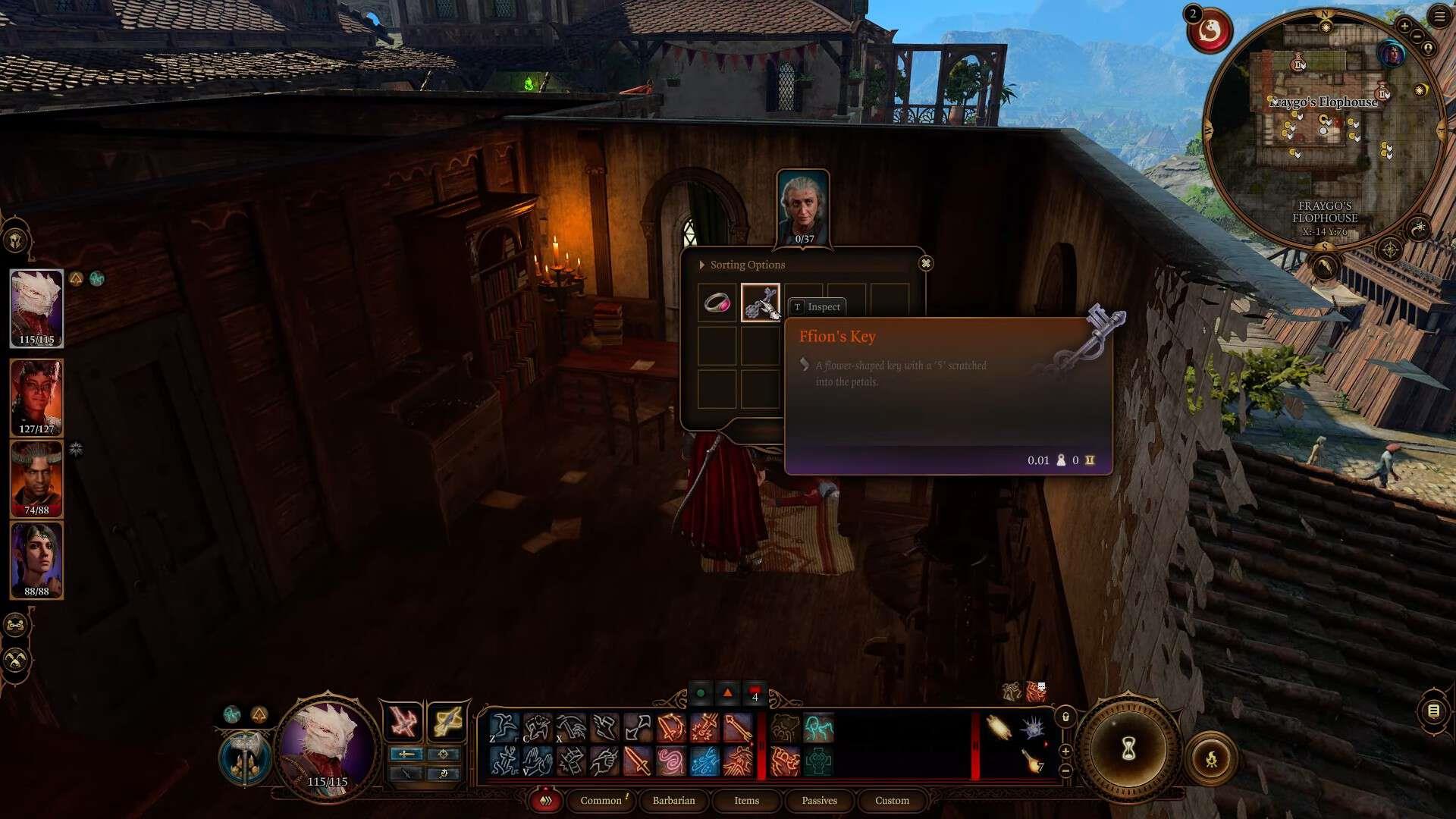Open the red inspiration points icon

pyautogui.click(x=1209, y=30)
